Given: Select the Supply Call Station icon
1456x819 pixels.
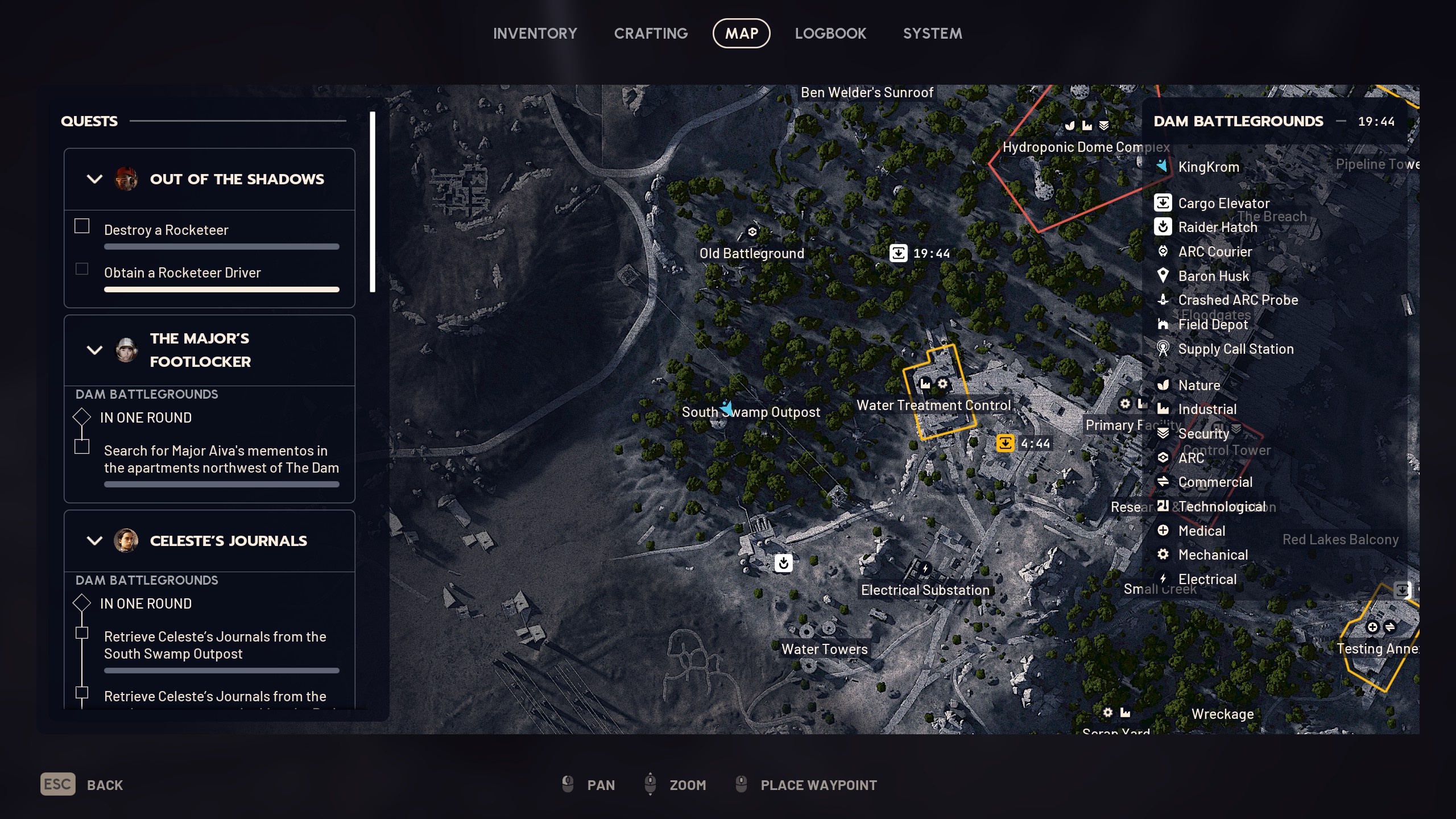Looking at the screenshot, I should pyautogui.click(x=1164, y=349).
